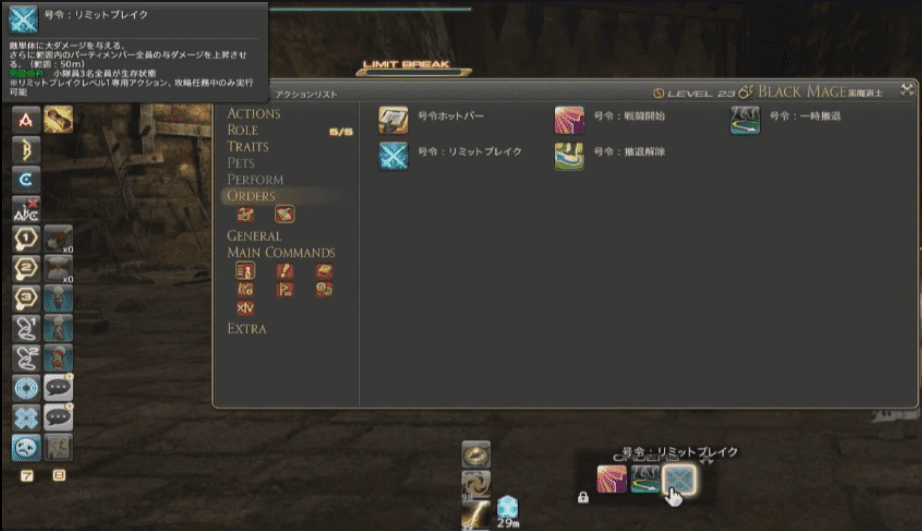Select the Traits category
The image size is (922, 531).
(x=248, y=146)
